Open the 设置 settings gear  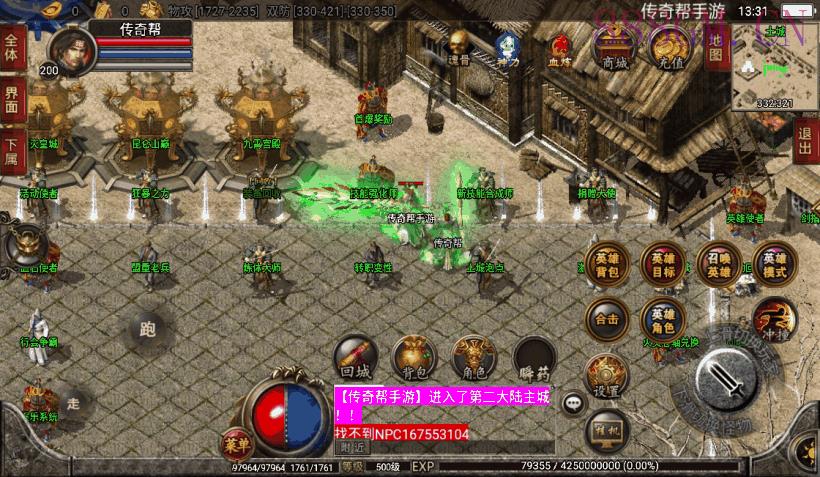607,373
